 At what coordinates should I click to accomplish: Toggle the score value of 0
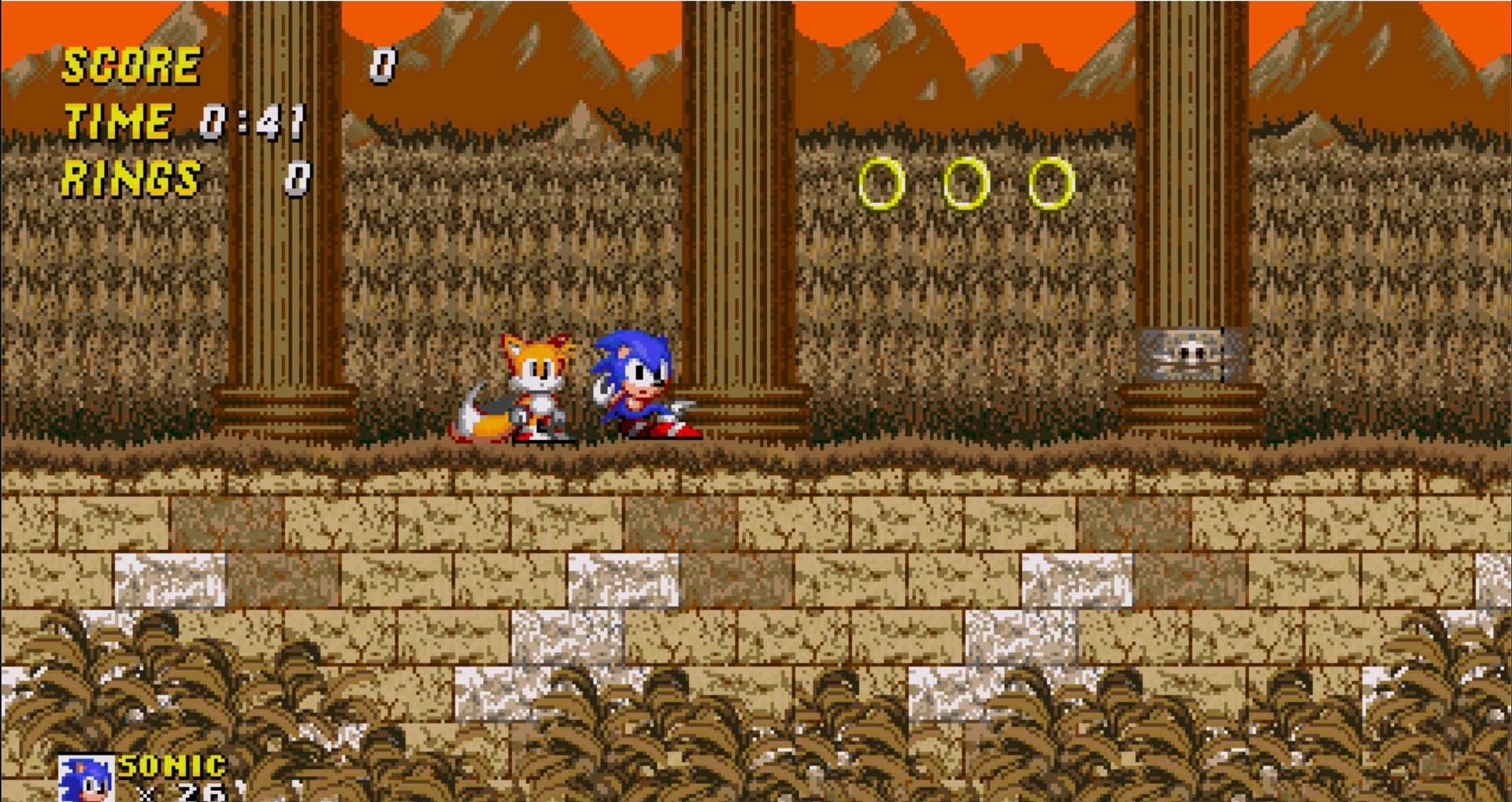point(384,66)
